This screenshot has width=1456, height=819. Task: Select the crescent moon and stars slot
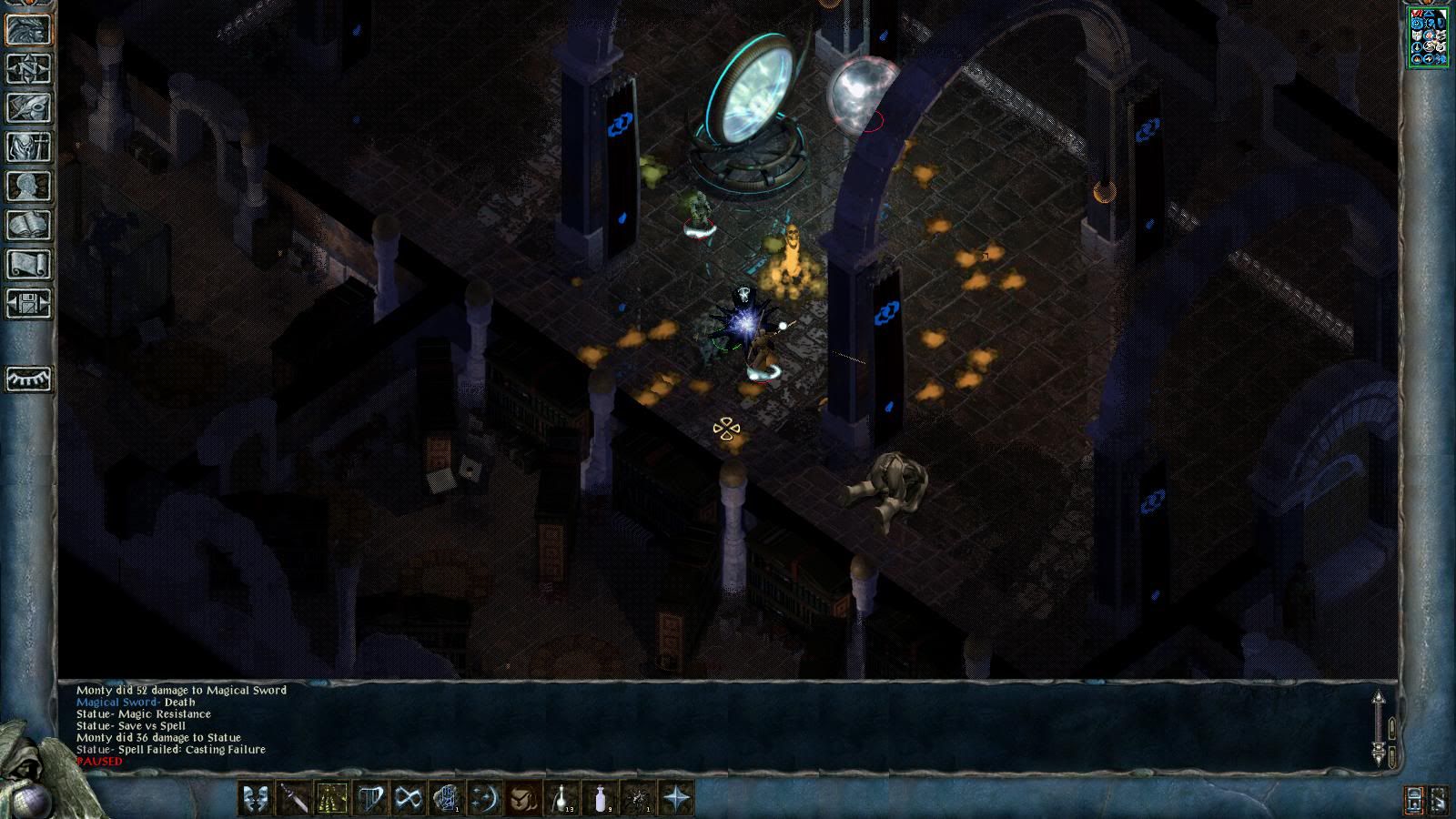pyautogui.click(x=485, y=799)
